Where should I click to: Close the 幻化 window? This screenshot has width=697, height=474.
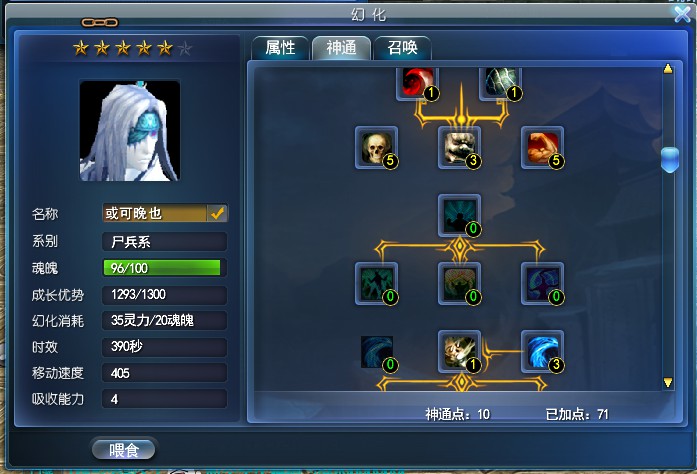pos(683,13)
